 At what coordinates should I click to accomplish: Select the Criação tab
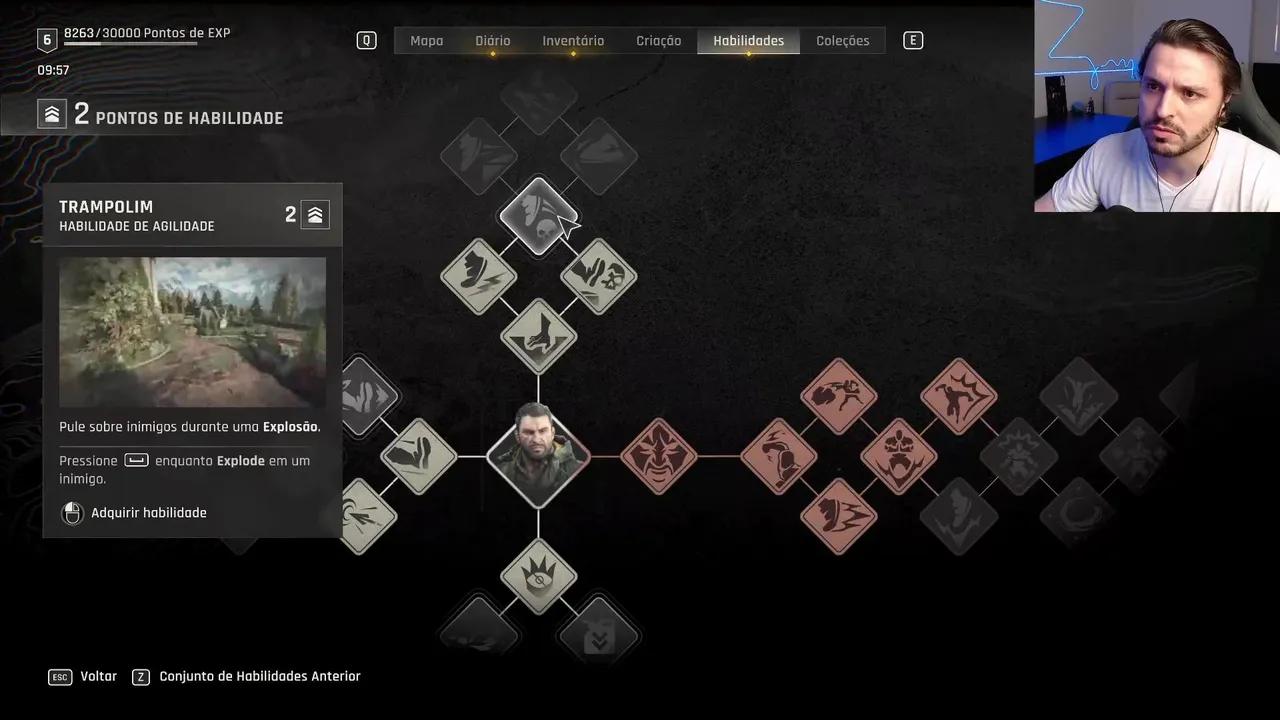(658, 41)
